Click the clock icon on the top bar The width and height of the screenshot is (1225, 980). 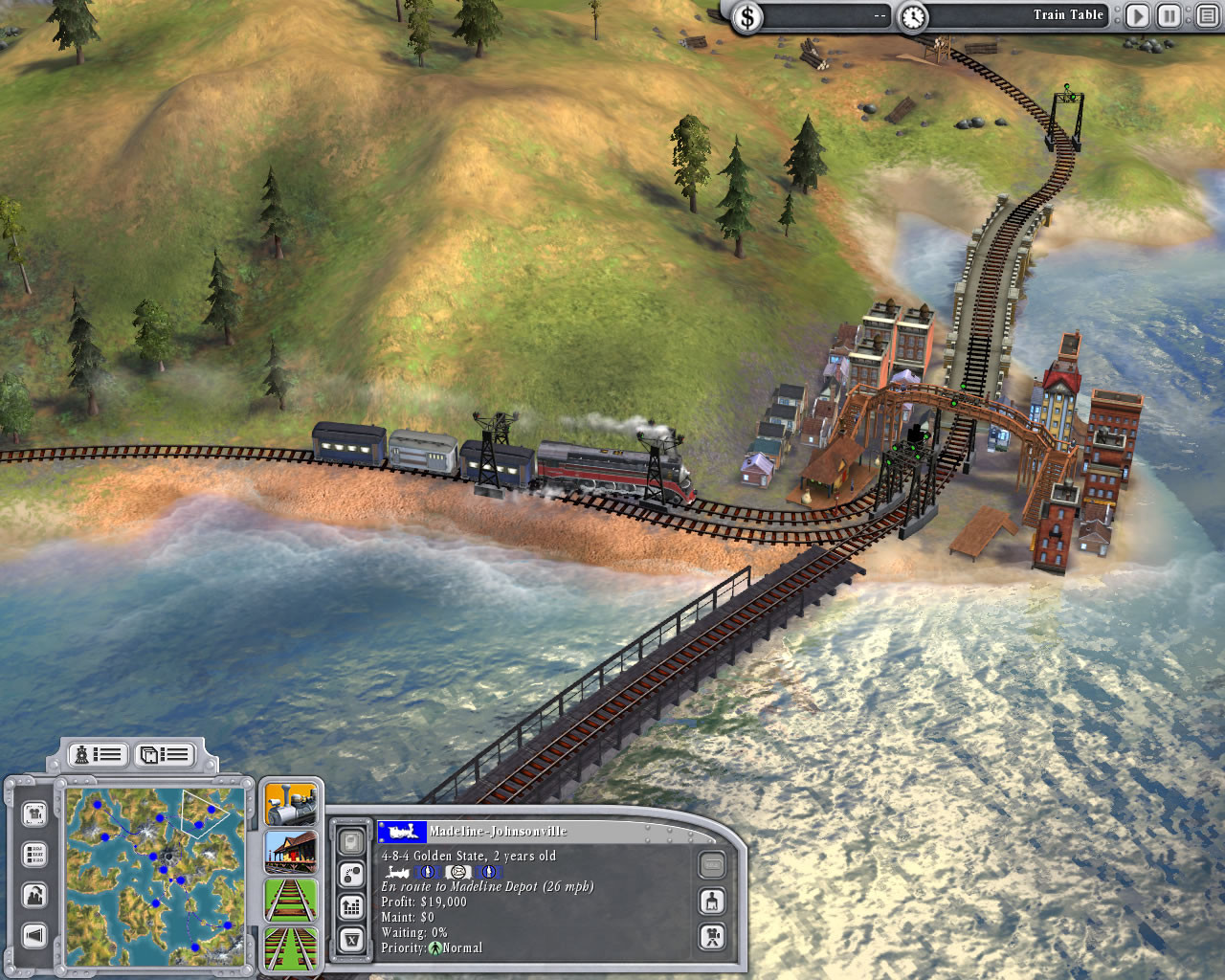click(916, 15)
